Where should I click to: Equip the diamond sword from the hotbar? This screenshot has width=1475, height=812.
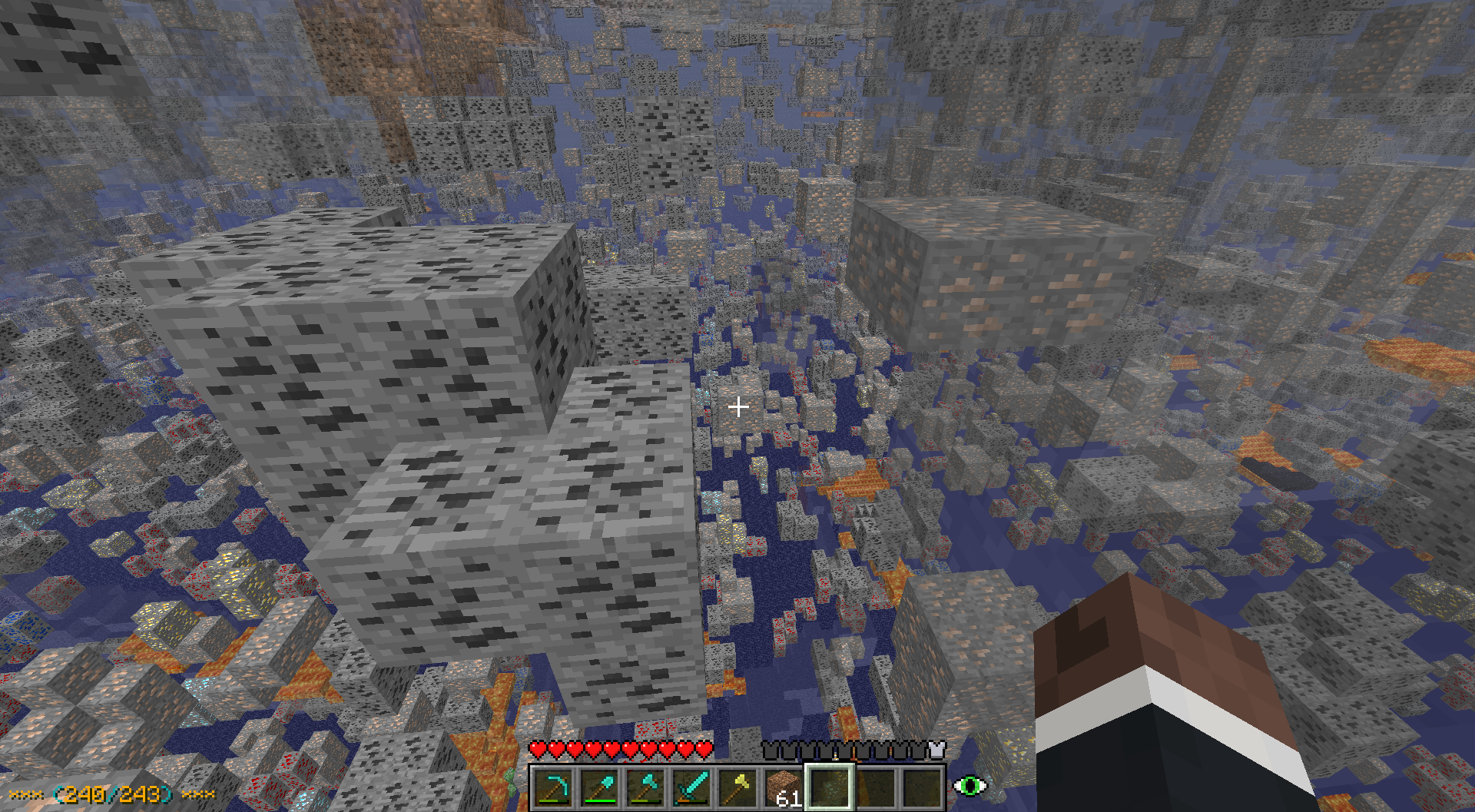pyautogui.click(x=691, y=787)
